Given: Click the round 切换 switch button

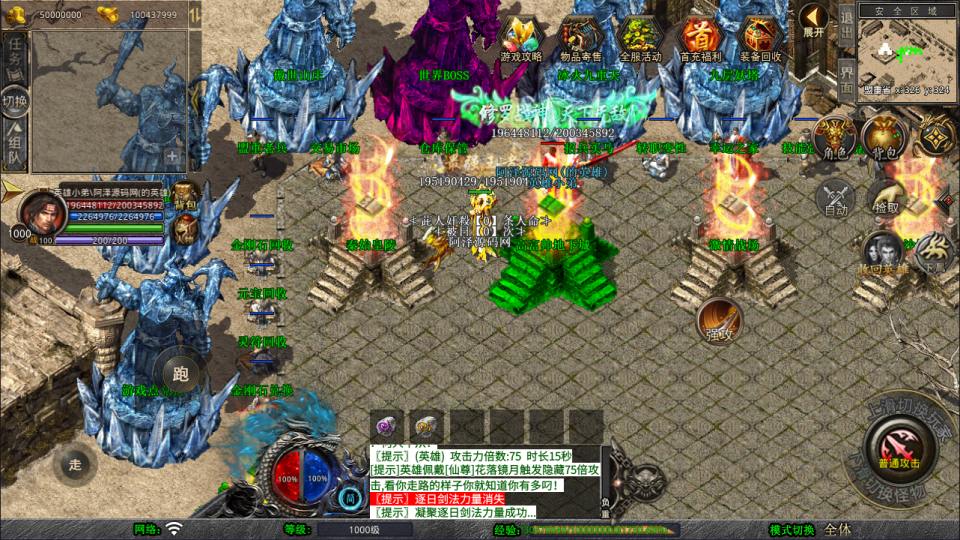Looking at the screenshot, I should 15,101.
